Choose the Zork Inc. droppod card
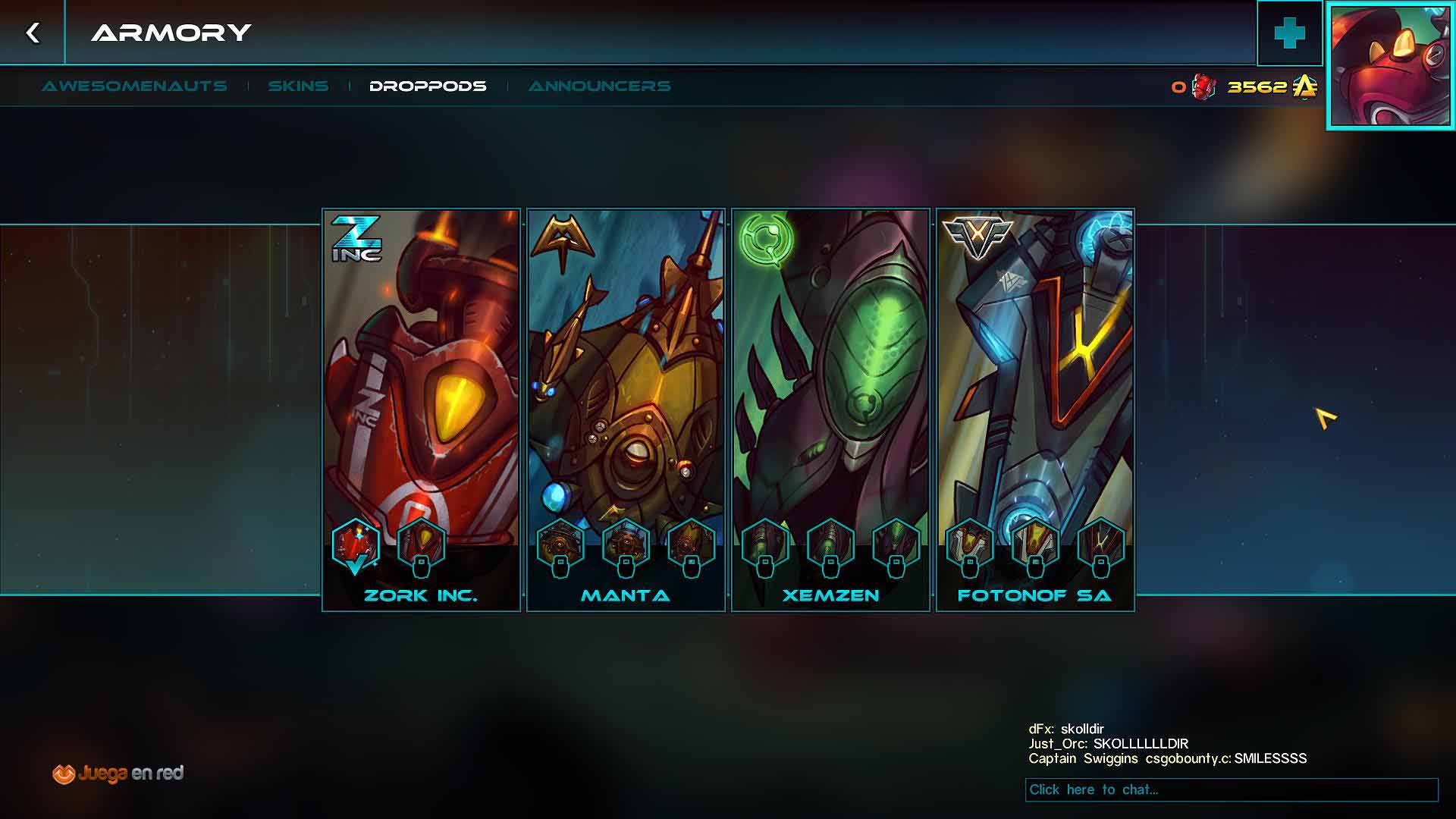Viewport: 1456px width, 819px height. click(422, 379)
